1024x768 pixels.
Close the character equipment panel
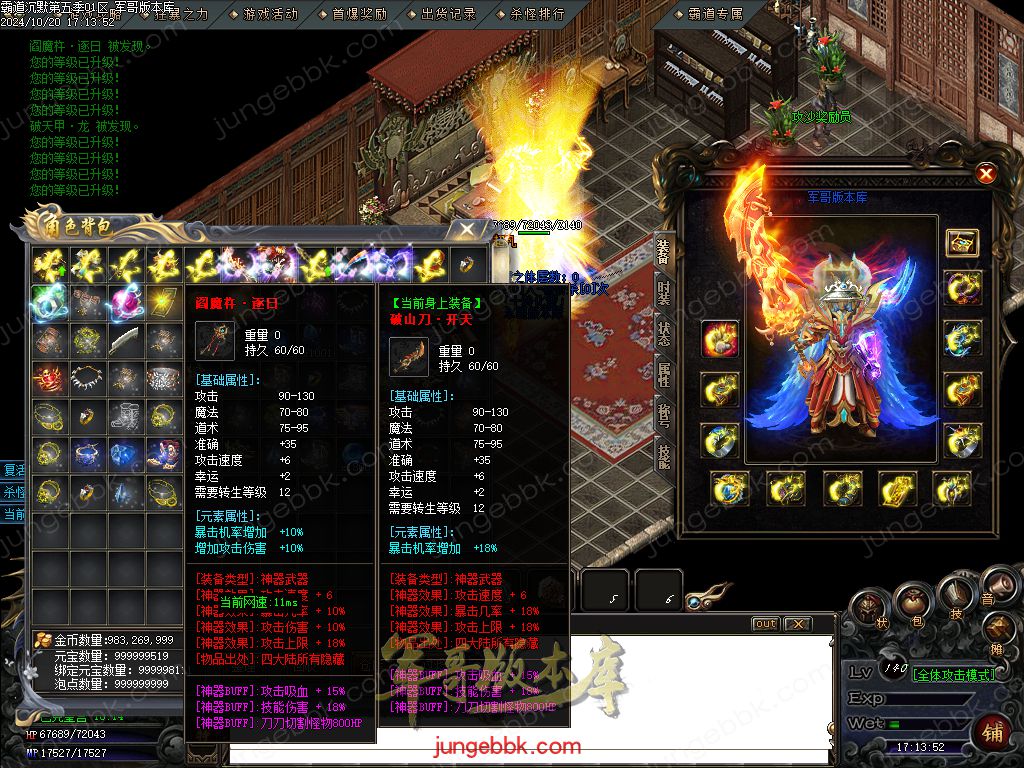point(986,174)
